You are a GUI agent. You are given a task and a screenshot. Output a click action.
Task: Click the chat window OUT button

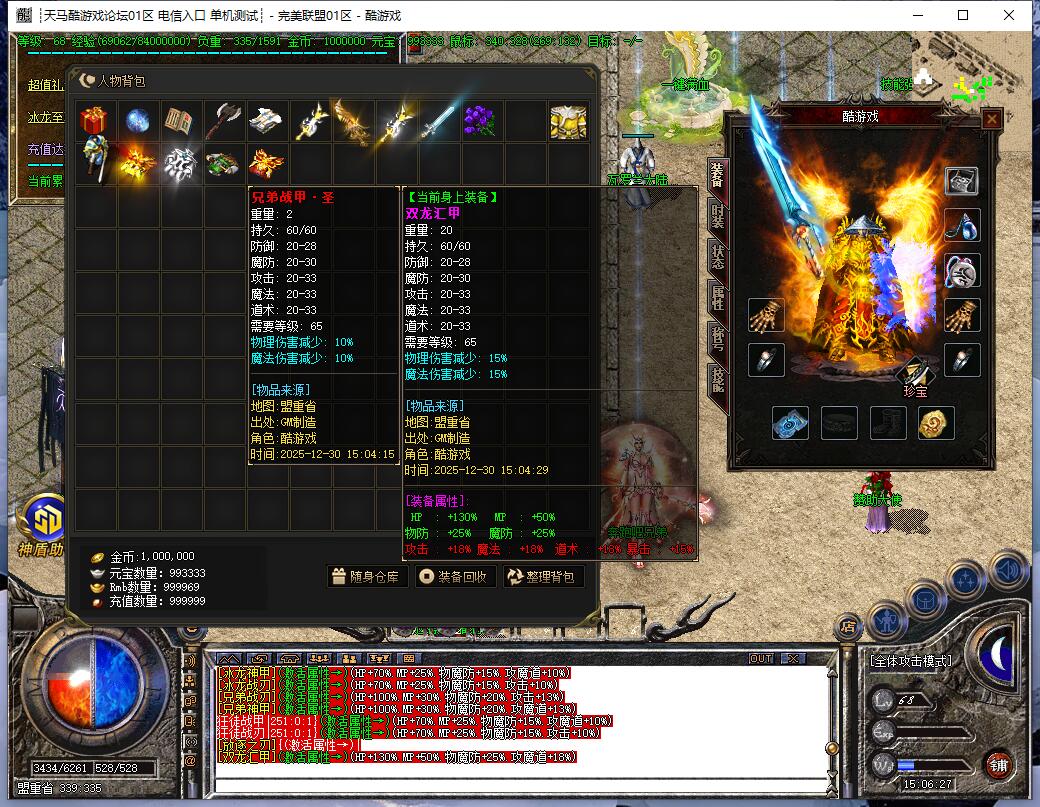pos(761,659)
